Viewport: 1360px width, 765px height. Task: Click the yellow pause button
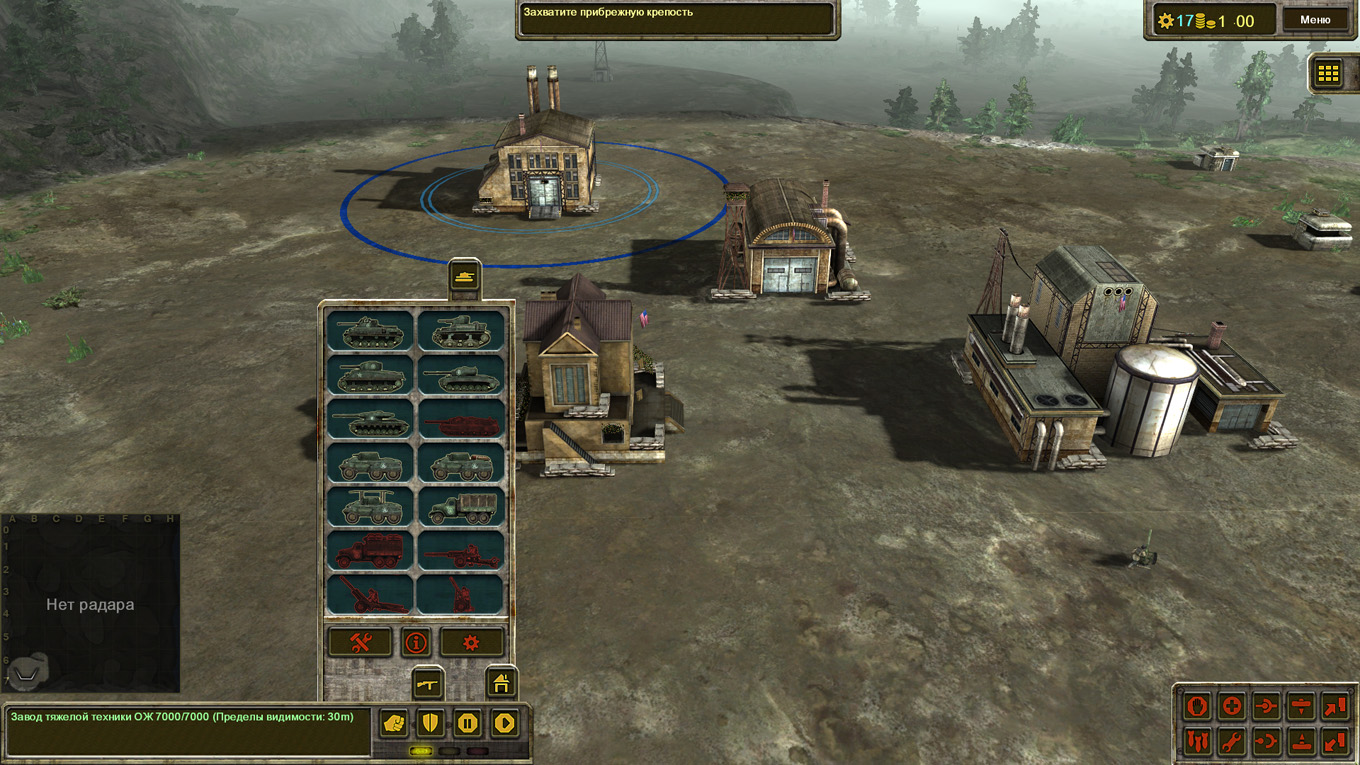coord(467,722)
